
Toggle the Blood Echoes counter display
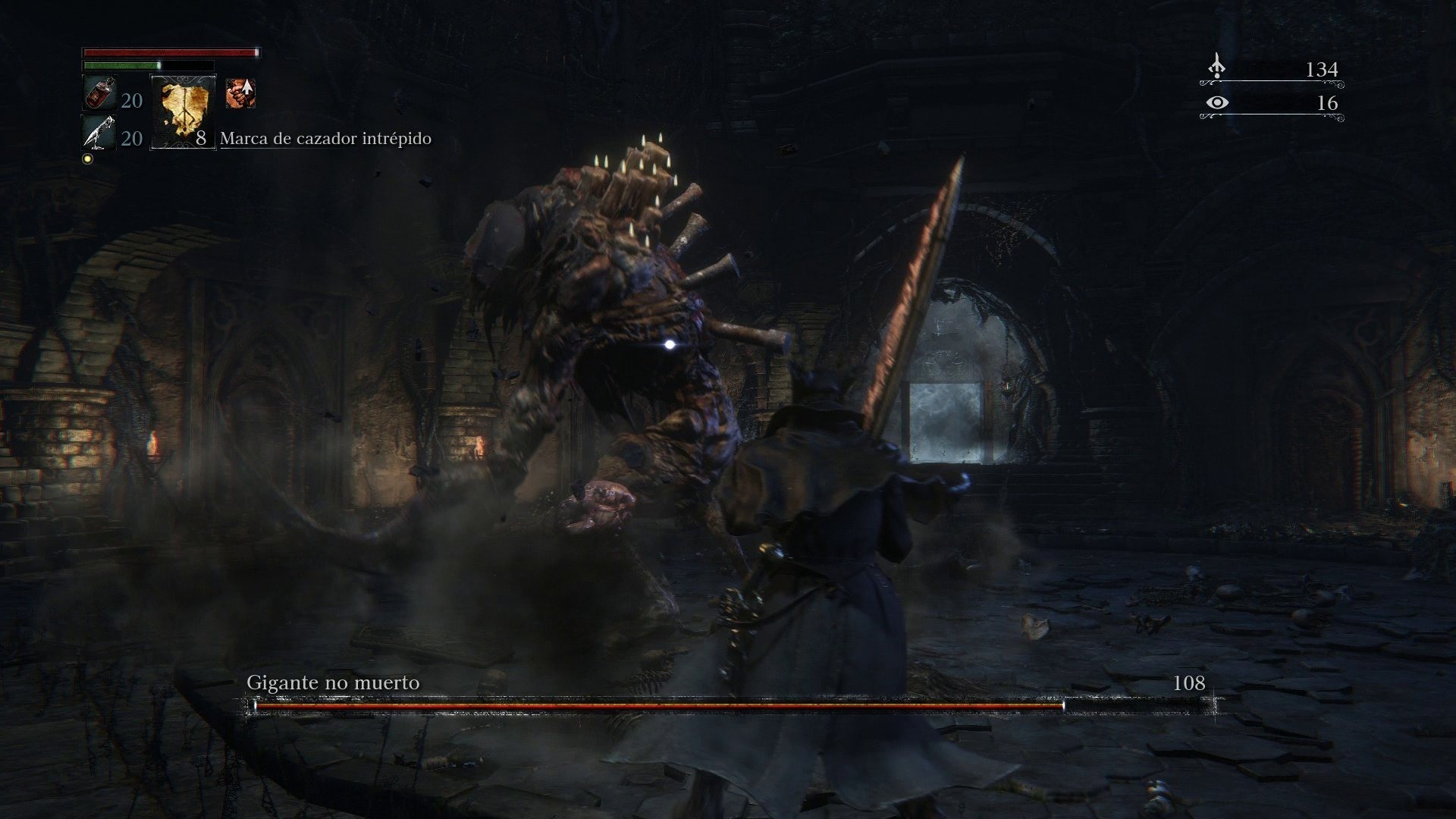click(x=1323, y=69)
